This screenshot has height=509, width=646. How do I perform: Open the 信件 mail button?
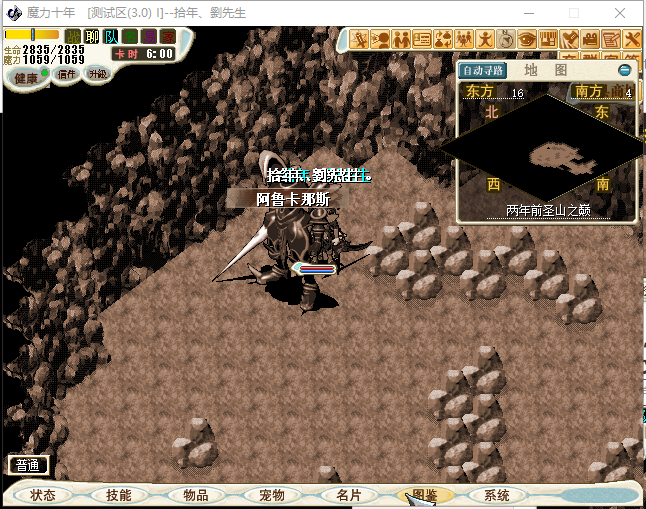point(64,74)
